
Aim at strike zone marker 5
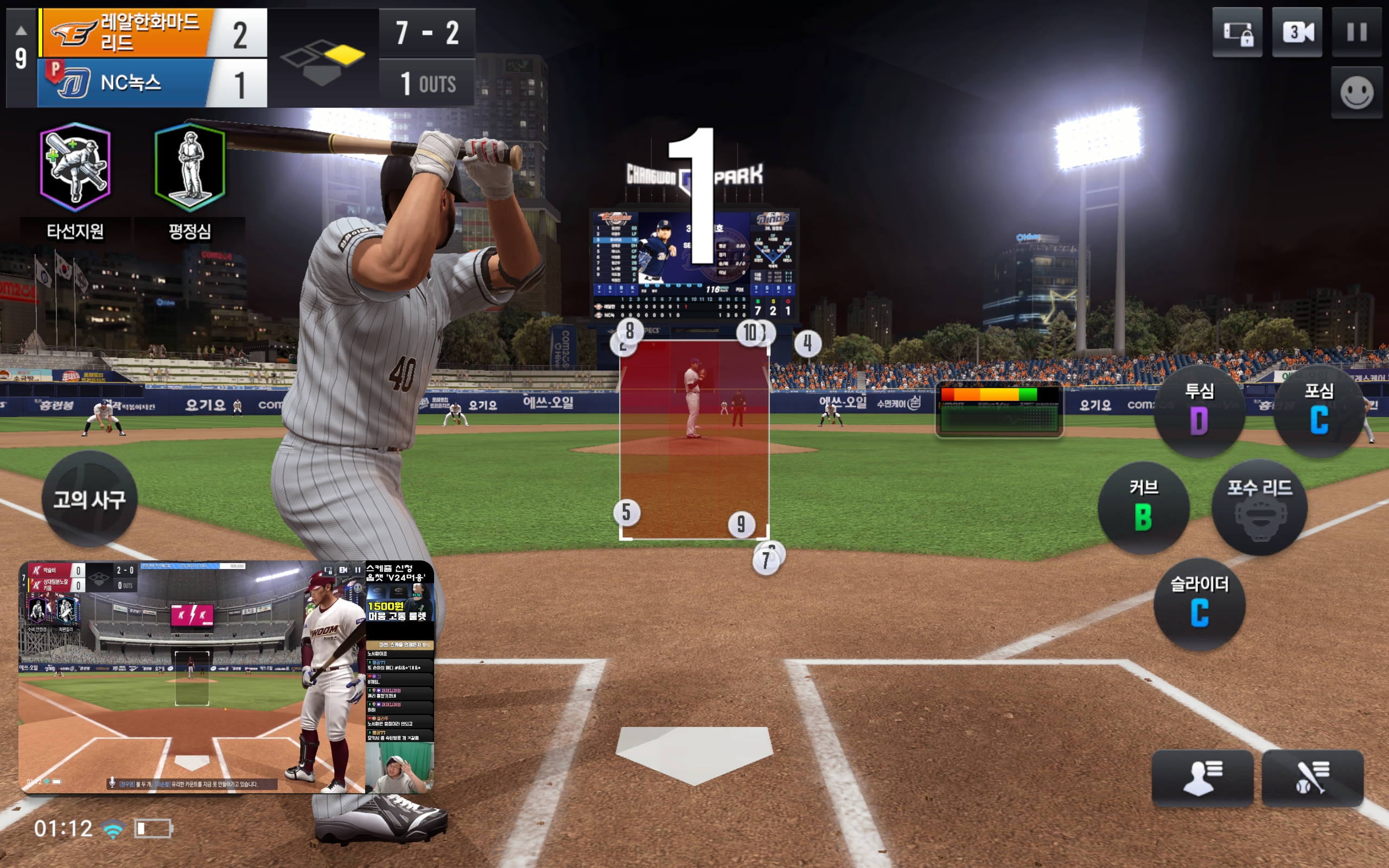(x=626, y=512)
